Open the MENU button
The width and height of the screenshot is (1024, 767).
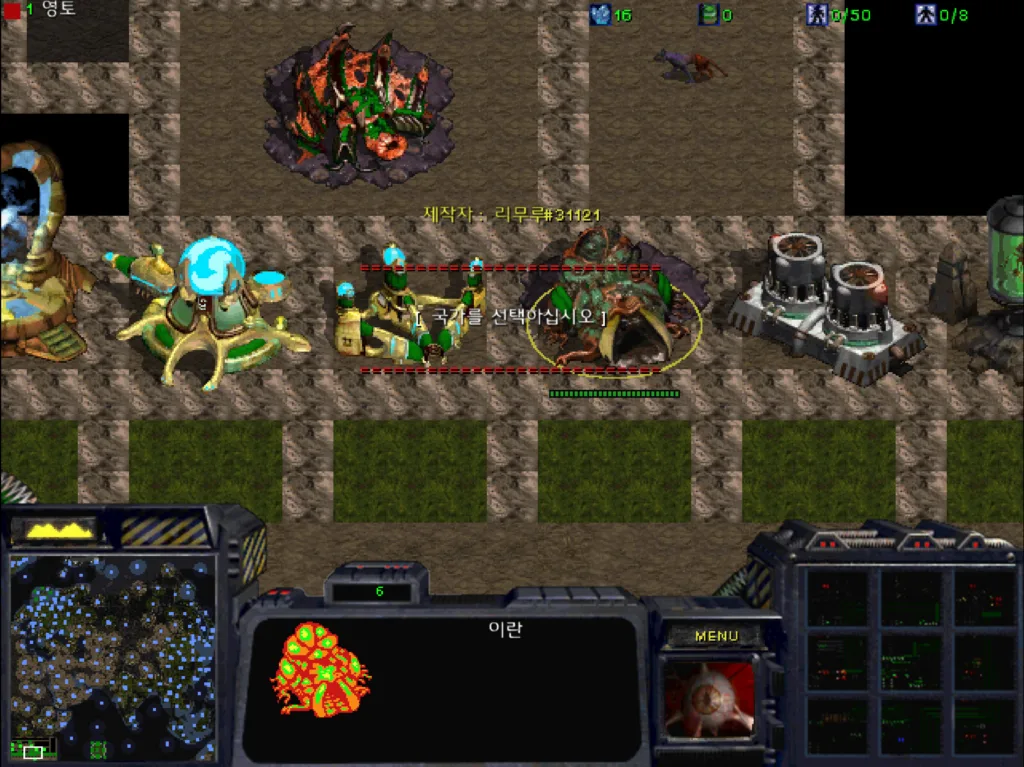point(716,636)
